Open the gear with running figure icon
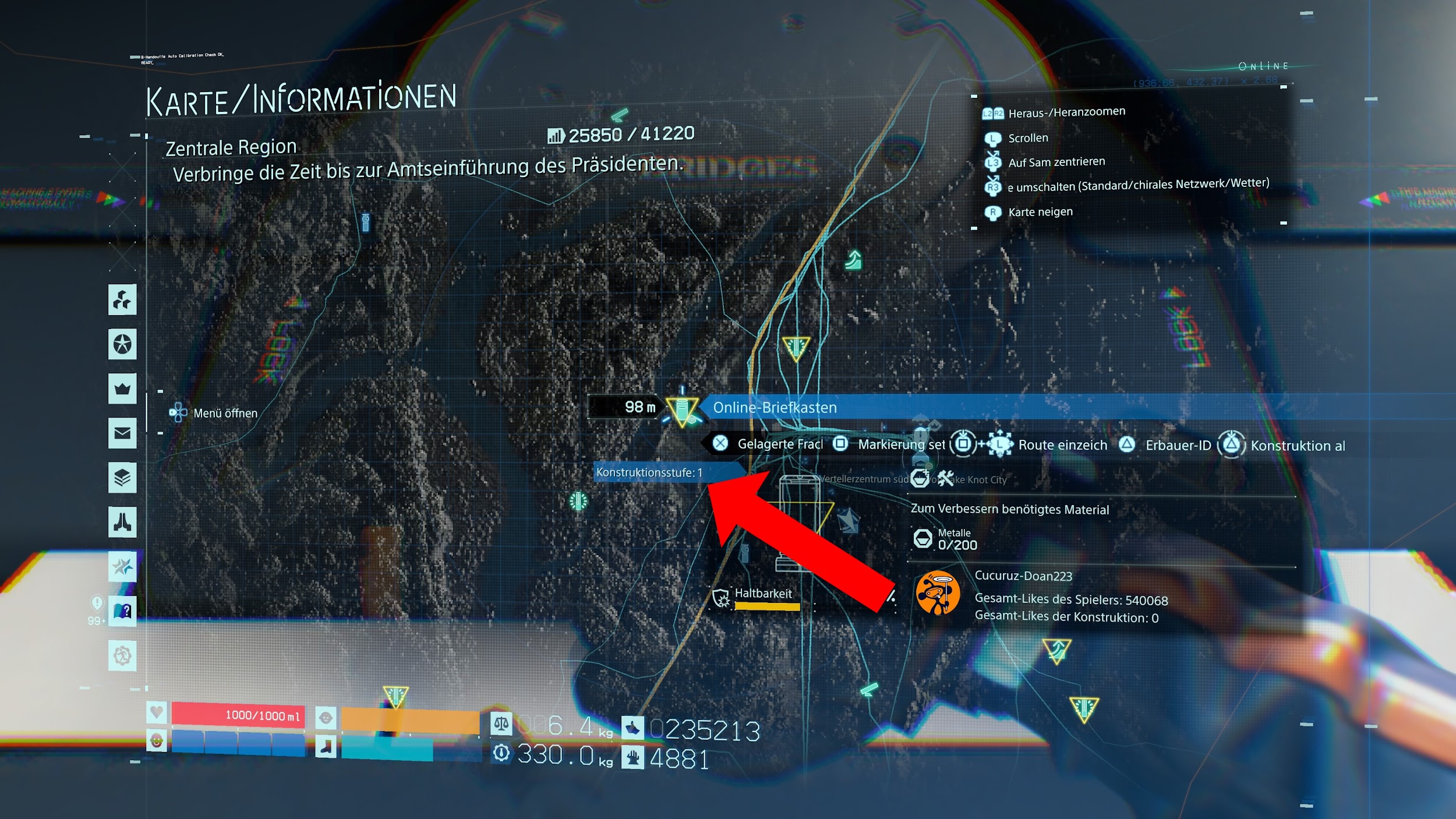 click(x=122, y=656)
